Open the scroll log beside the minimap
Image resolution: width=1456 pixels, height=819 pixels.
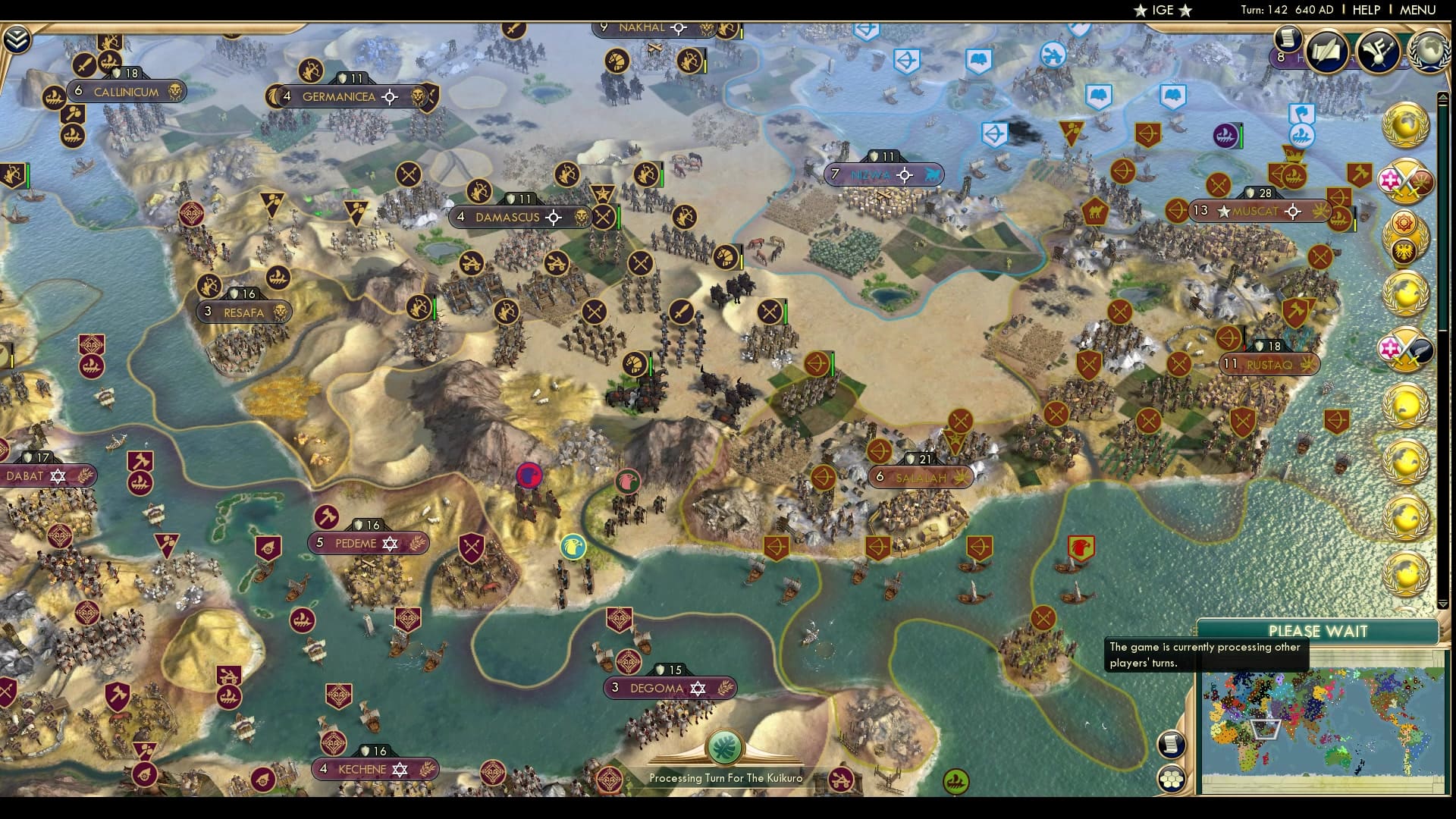[1171, 745]
